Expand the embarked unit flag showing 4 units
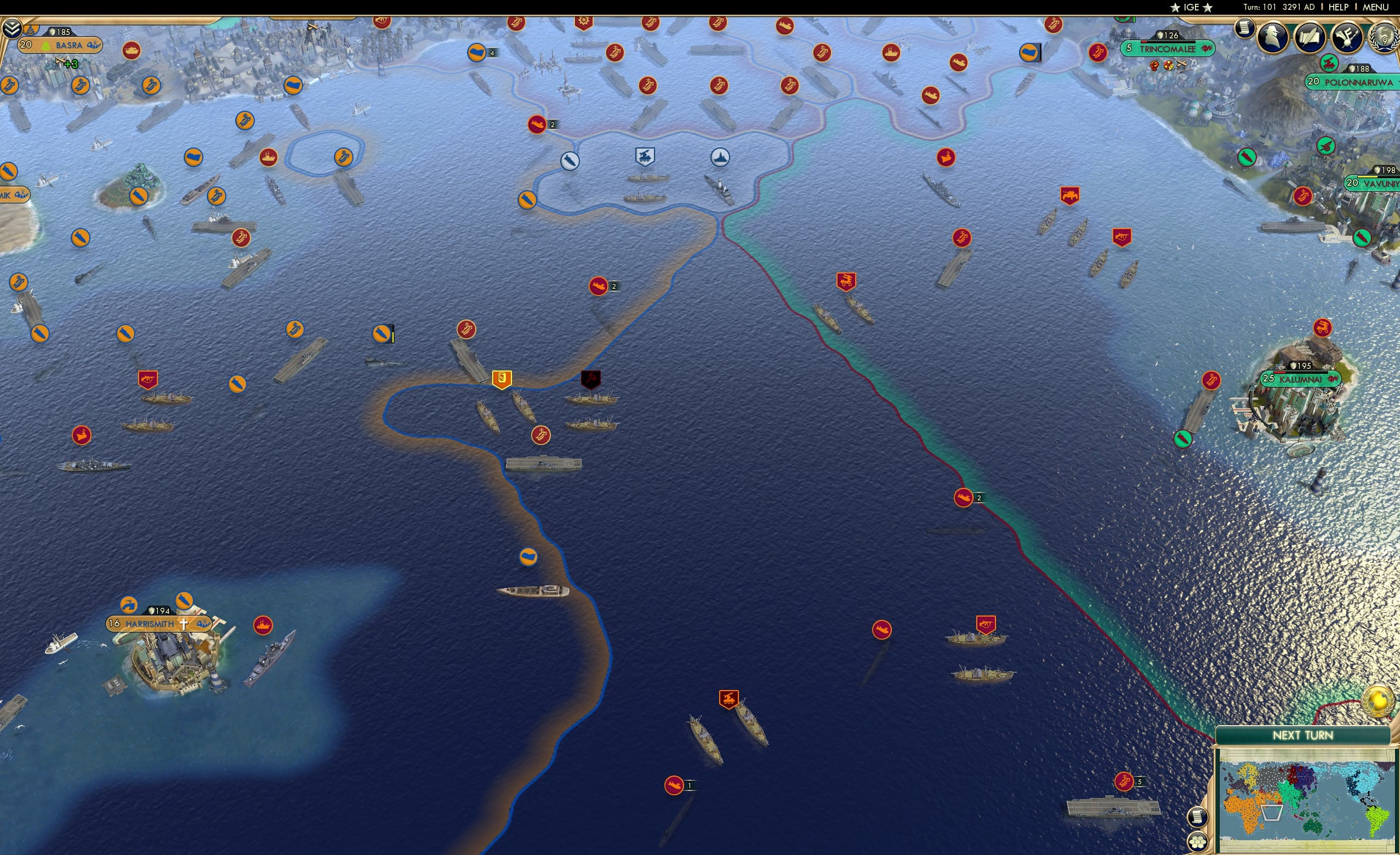 477,52
